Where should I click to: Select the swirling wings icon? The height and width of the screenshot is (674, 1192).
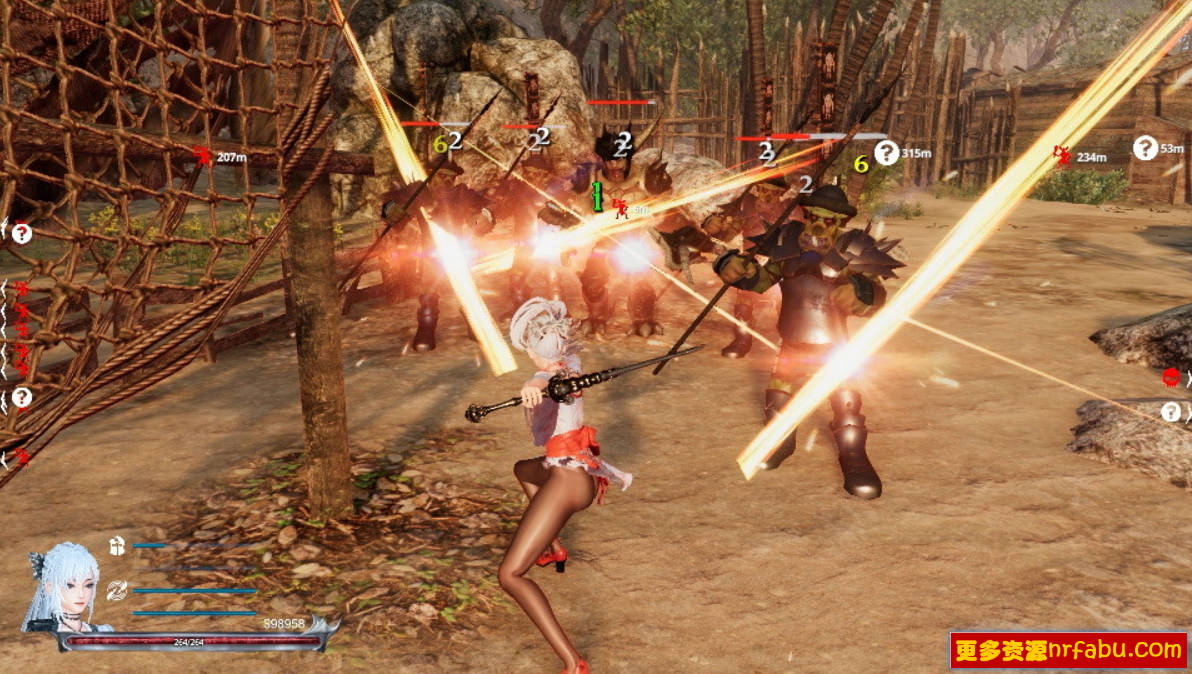[x=117, y=590]
